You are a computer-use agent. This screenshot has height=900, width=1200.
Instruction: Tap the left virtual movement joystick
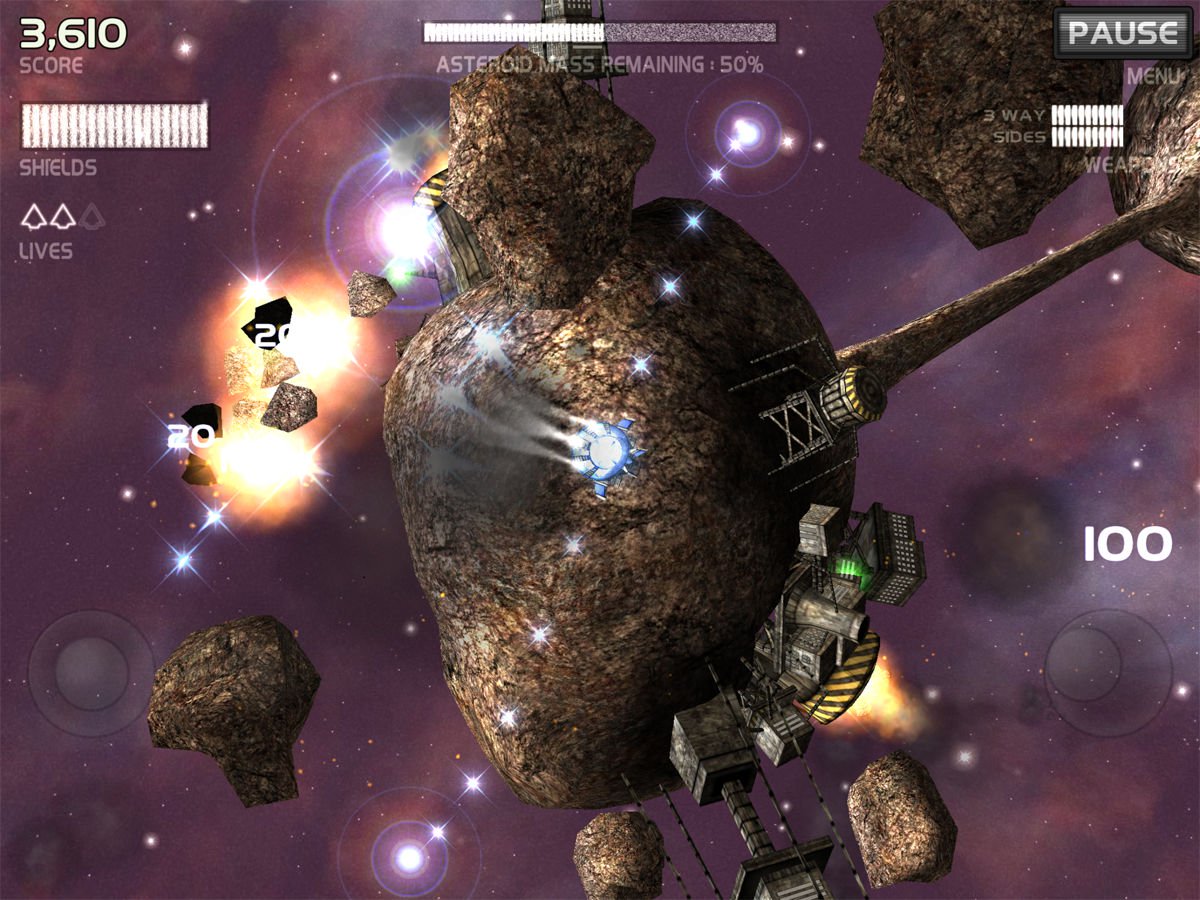tap(91, 672)
